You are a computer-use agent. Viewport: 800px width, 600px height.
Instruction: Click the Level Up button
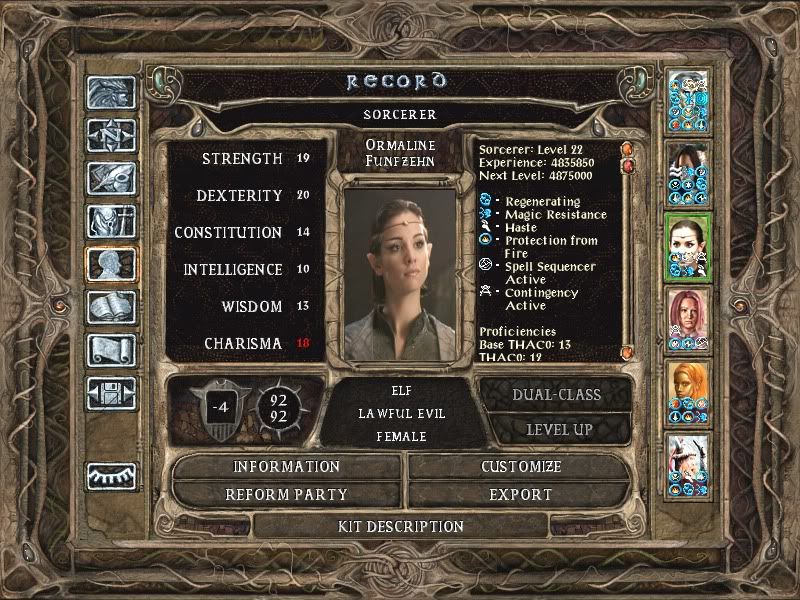pyautogui.click(x=557, y=429)
